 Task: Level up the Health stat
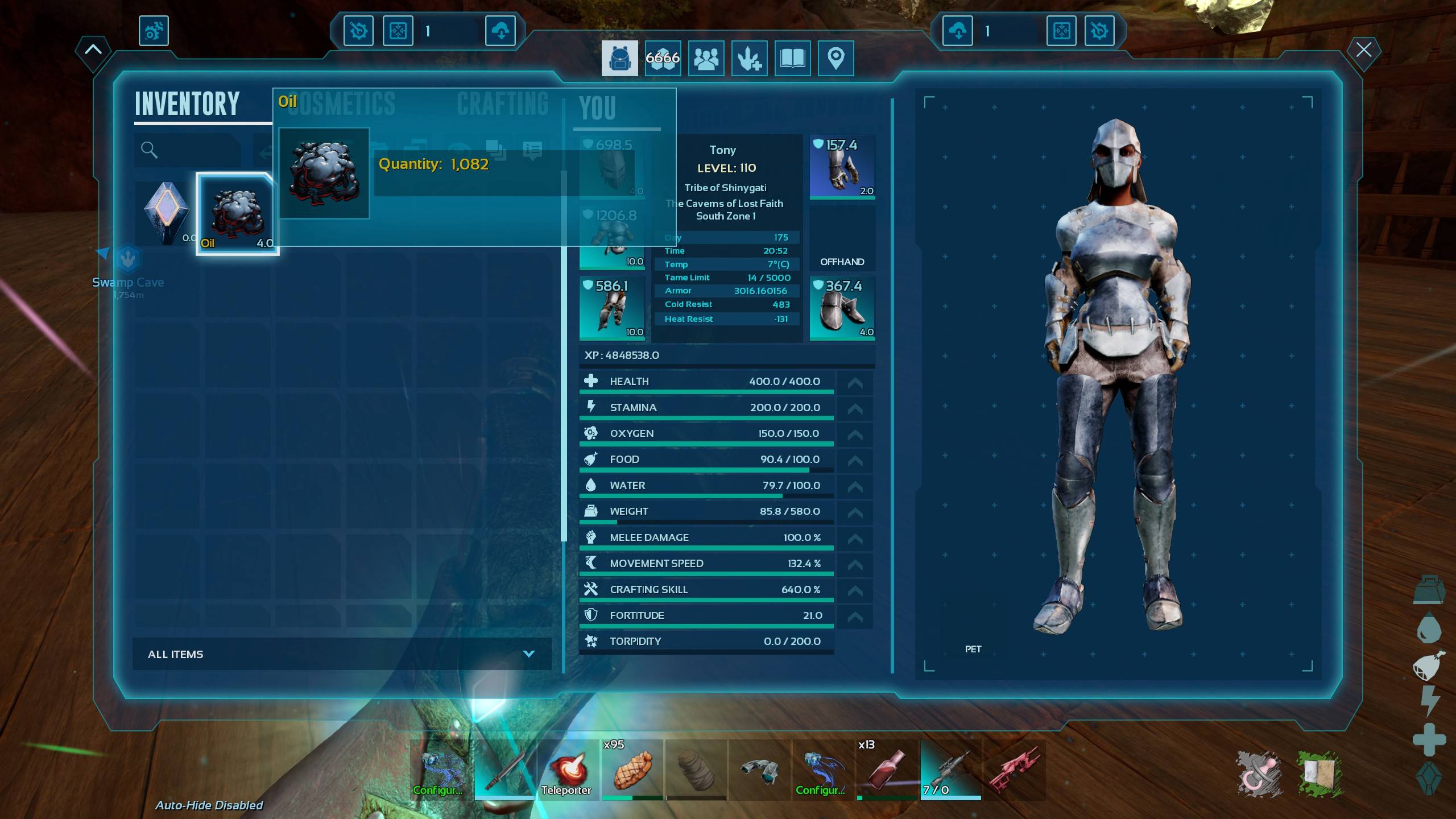click(855, 382)
